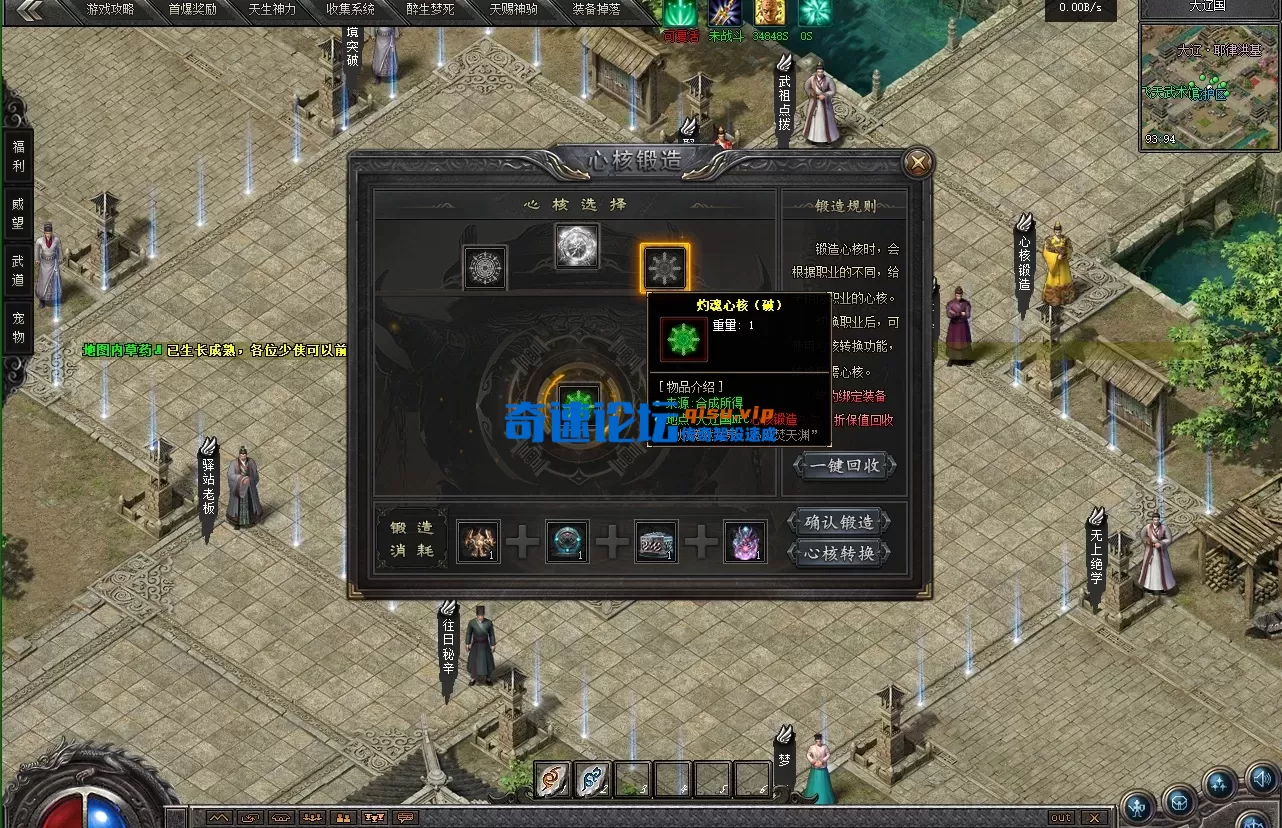Select the teal orb material slot
Image resolution: width=1282 pixels, height=828 pixels.
tap(567, 541)
